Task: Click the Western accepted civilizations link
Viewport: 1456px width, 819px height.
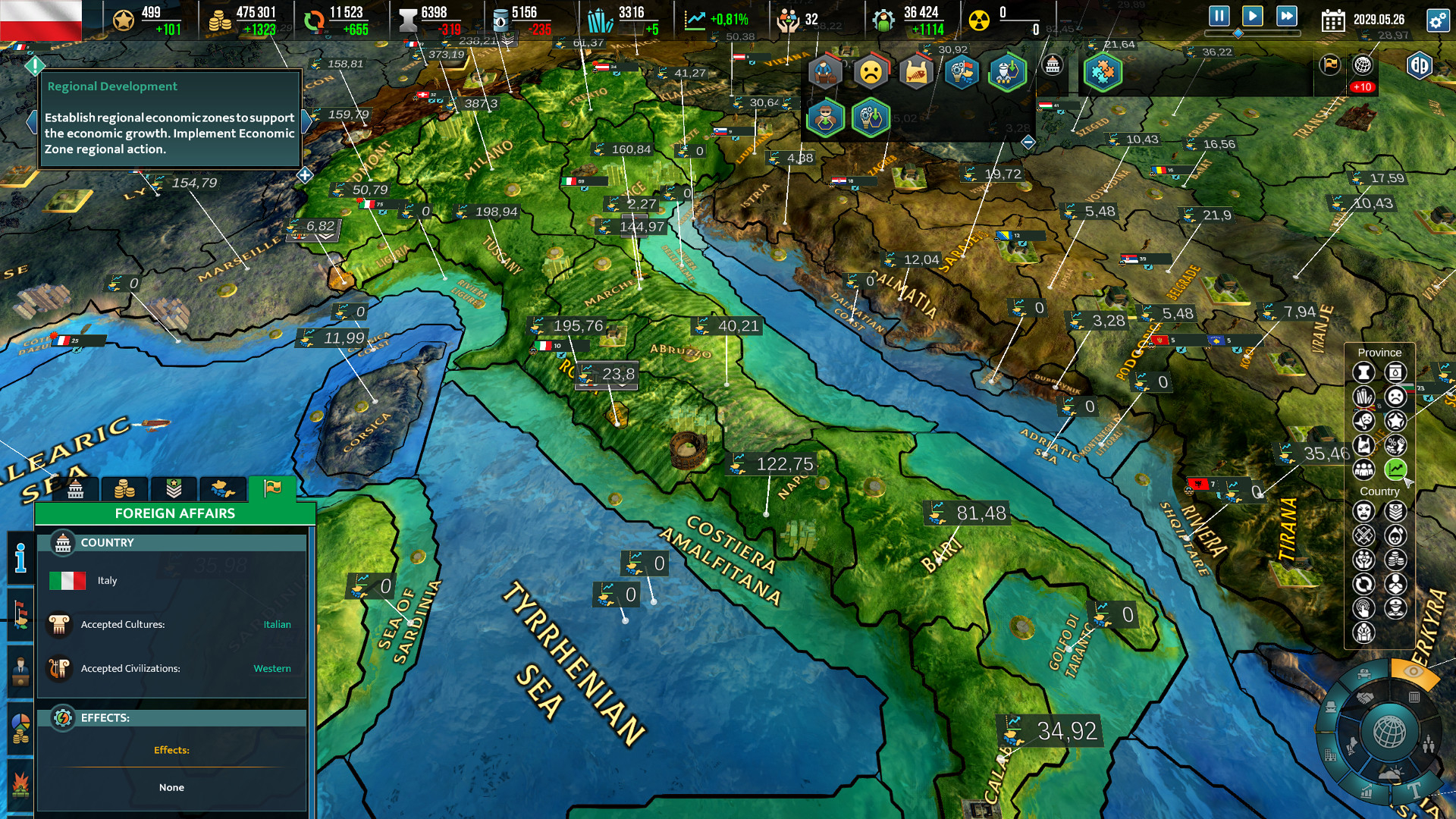Action: click(x=272, y=668)
